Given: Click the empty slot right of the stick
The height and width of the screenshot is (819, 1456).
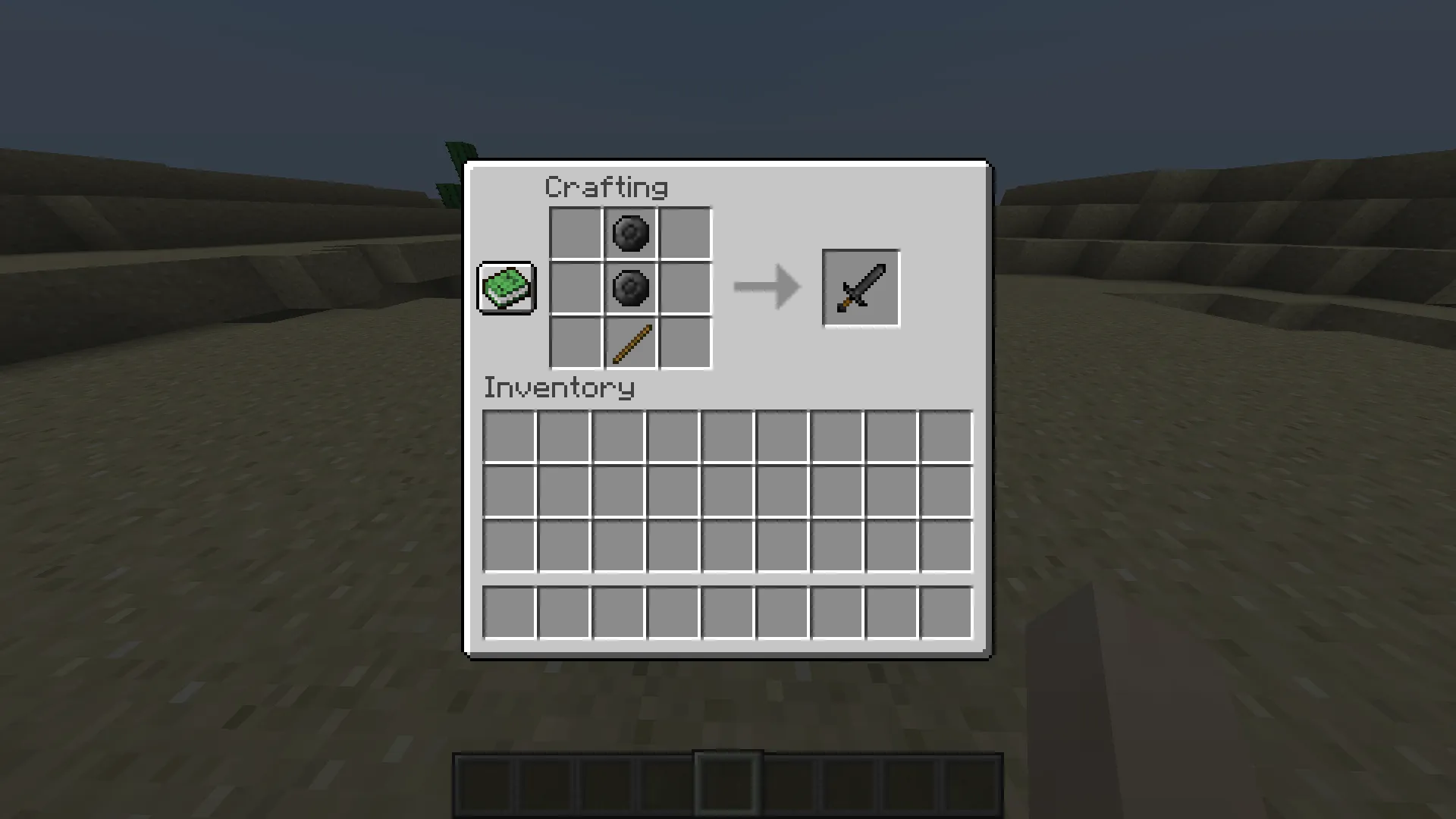Looking at the screenshot, I should point(685,344).
